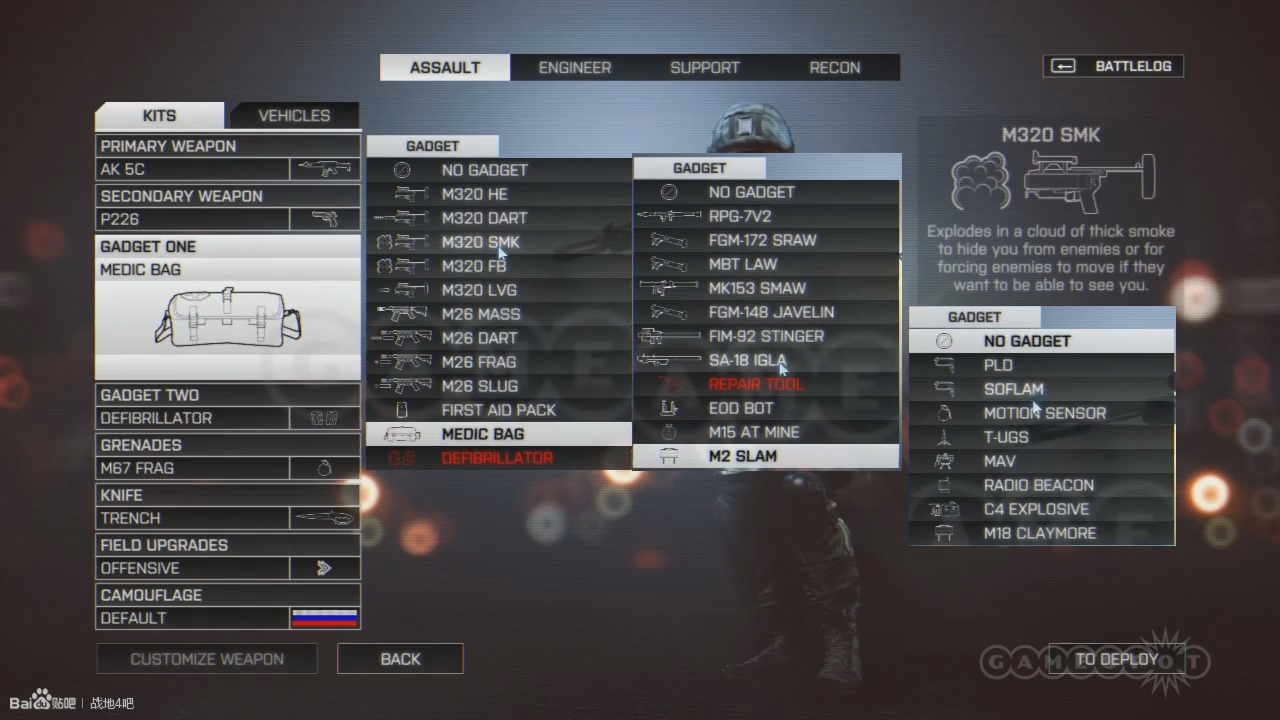Select M15 AT Mine
The width and height of the screenshot is (1280, 720).
click(x=753, y=432)
